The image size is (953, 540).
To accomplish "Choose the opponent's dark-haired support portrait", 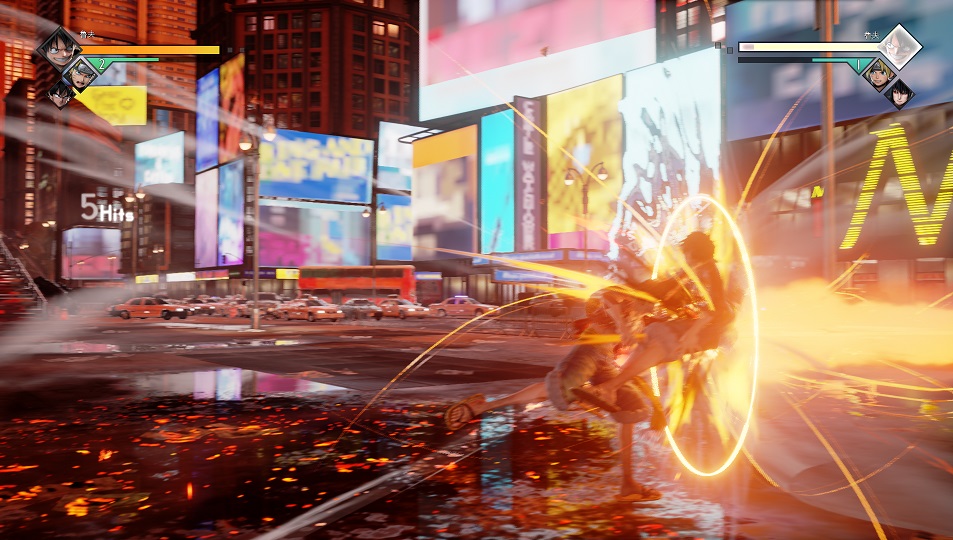I will [x=898, y=93].
